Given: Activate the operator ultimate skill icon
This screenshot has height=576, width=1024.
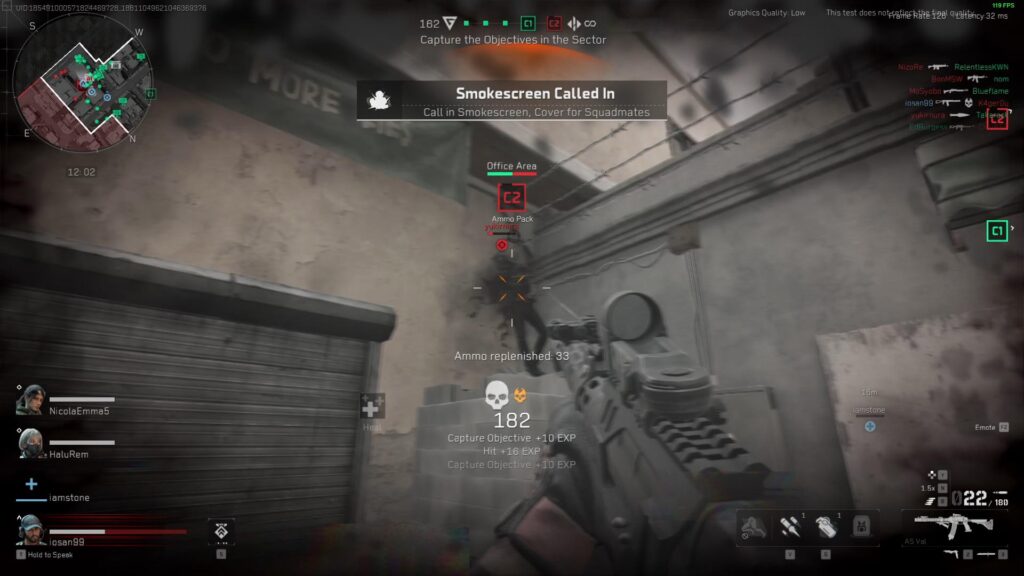Looking at the screenshot, I should [221, 530].
